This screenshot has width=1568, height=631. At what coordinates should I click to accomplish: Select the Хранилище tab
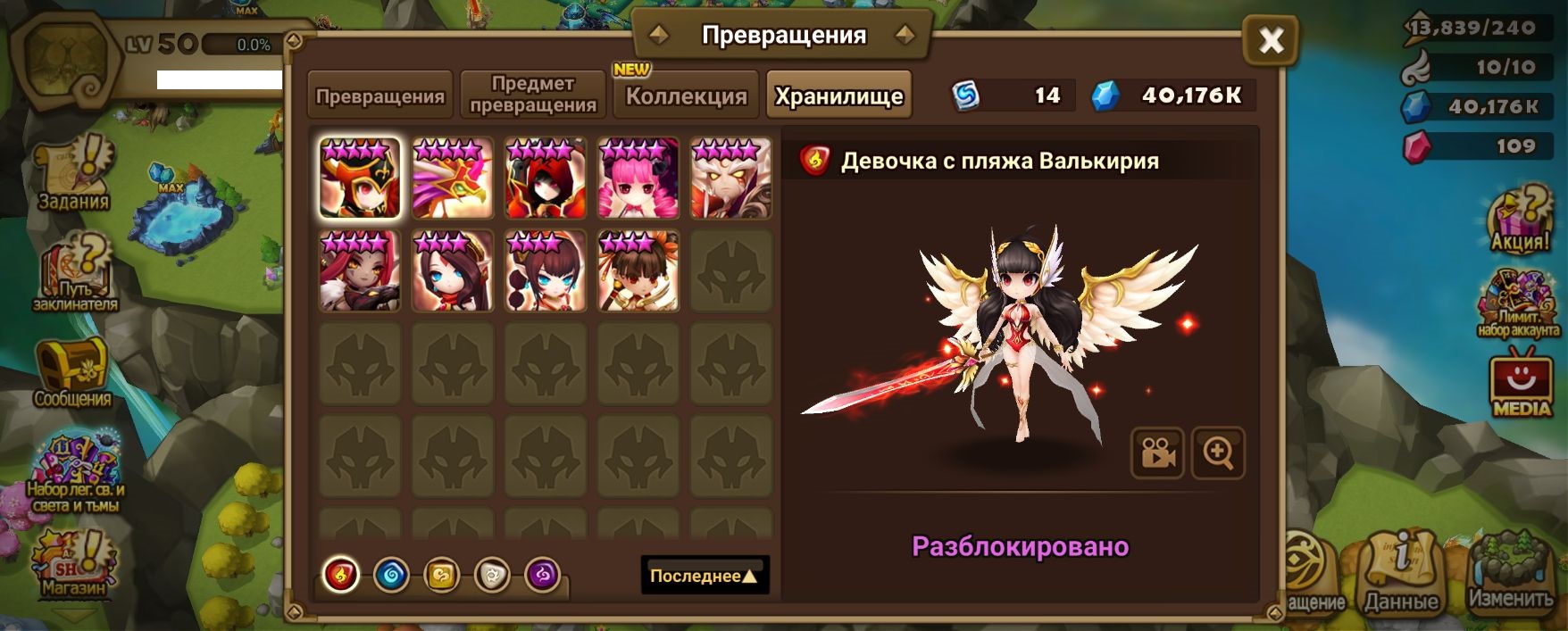pos(838,95)
